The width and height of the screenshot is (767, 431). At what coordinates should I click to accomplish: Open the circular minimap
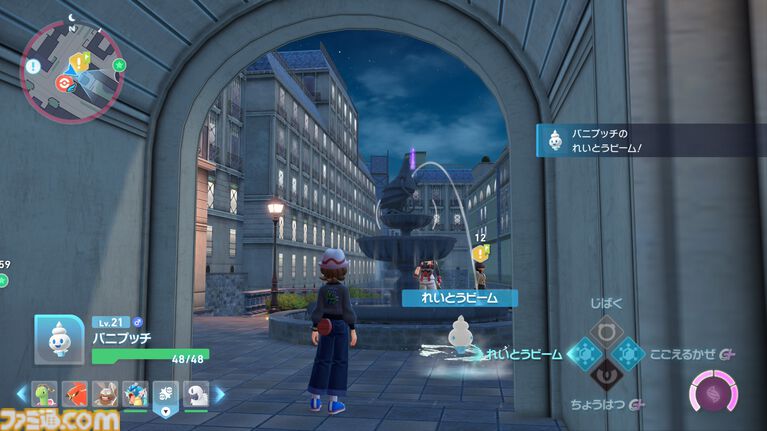70,68
